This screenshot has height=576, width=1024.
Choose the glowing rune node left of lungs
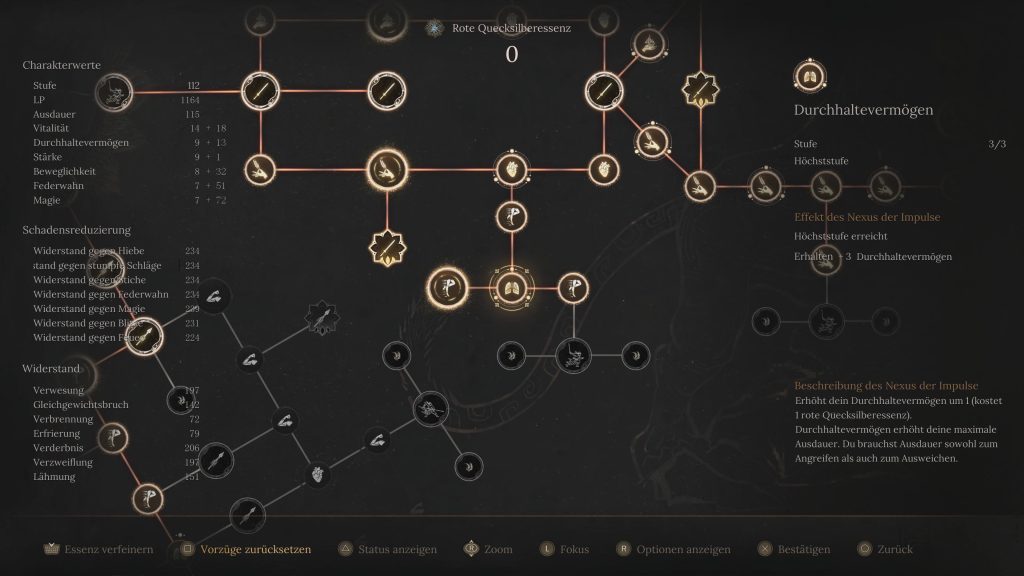pos(446,288)
